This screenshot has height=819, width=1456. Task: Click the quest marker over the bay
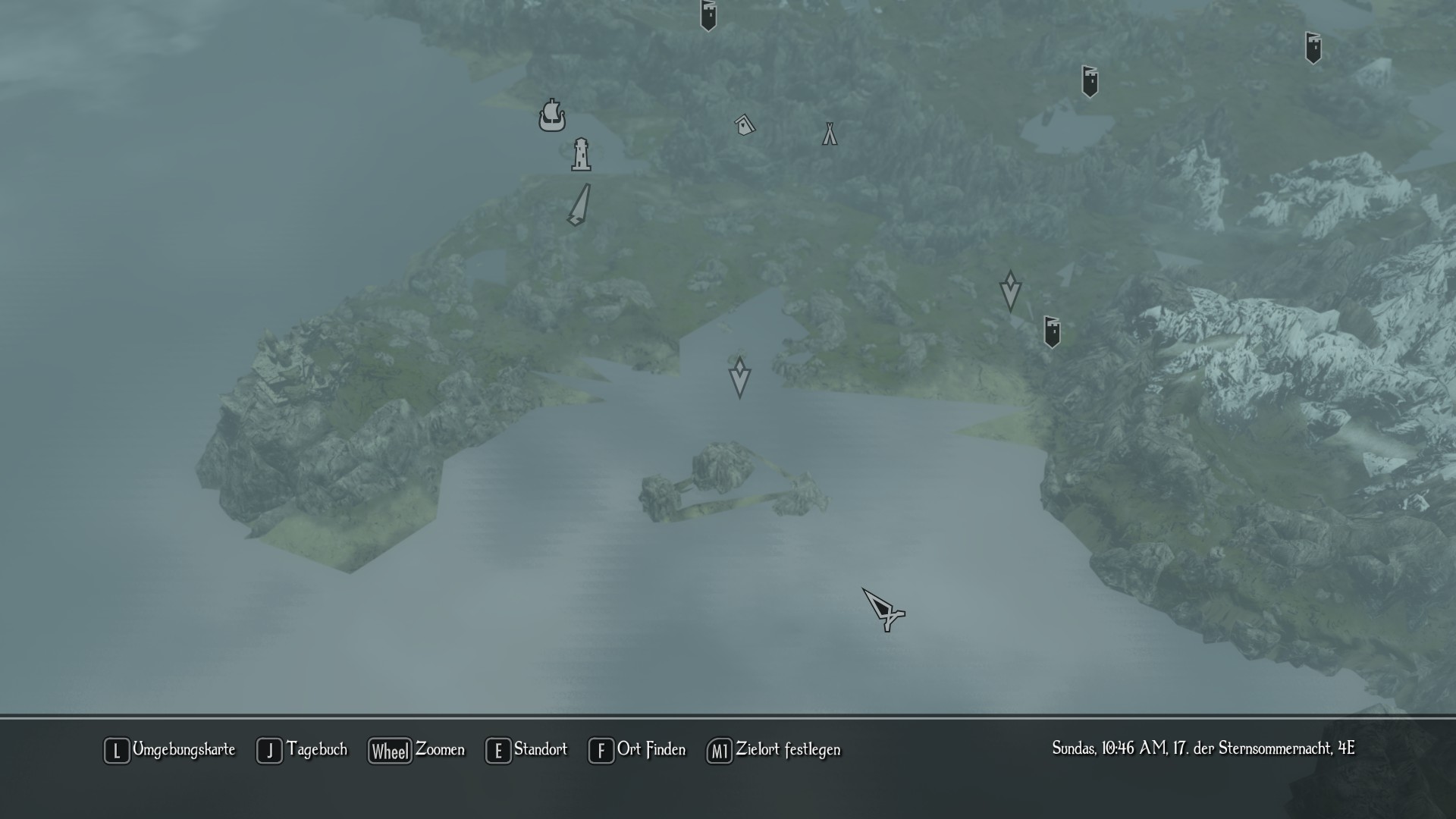[739, 377]
